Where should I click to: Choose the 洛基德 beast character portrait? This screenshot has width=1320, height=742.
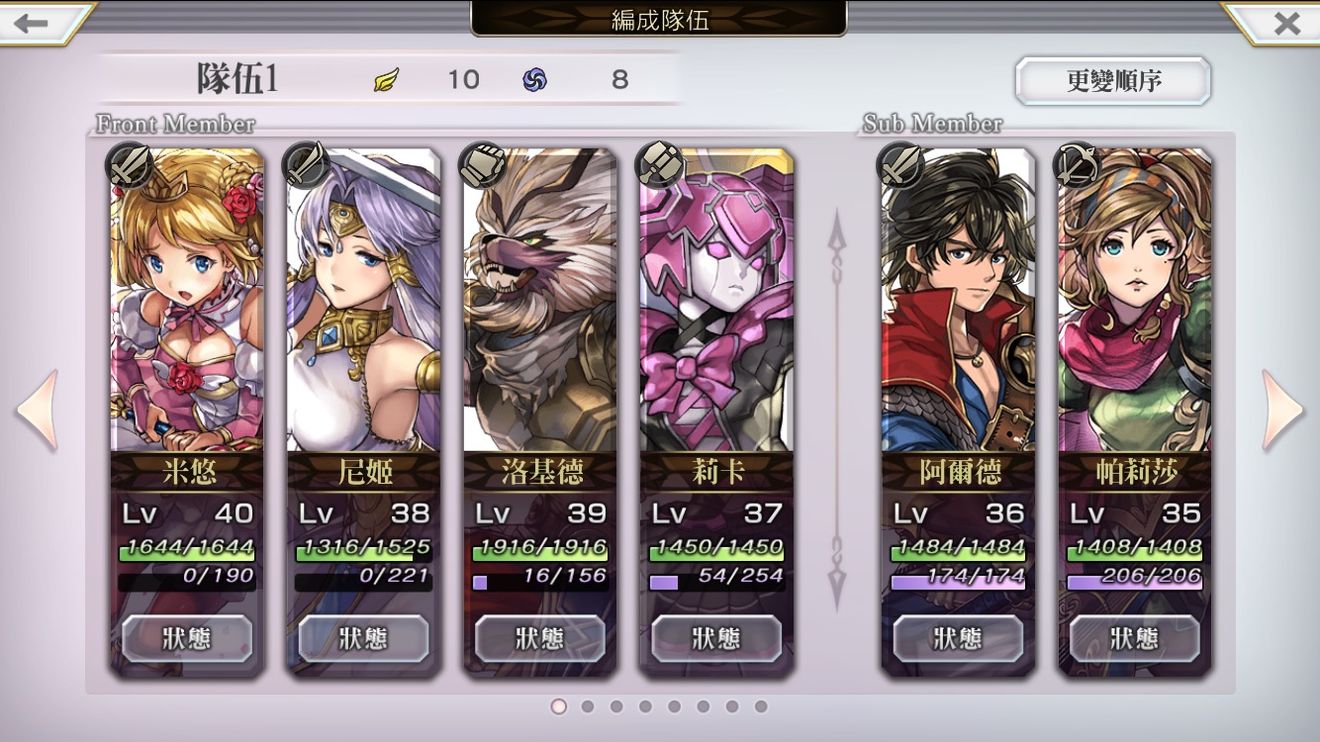(x=540, y=300)
